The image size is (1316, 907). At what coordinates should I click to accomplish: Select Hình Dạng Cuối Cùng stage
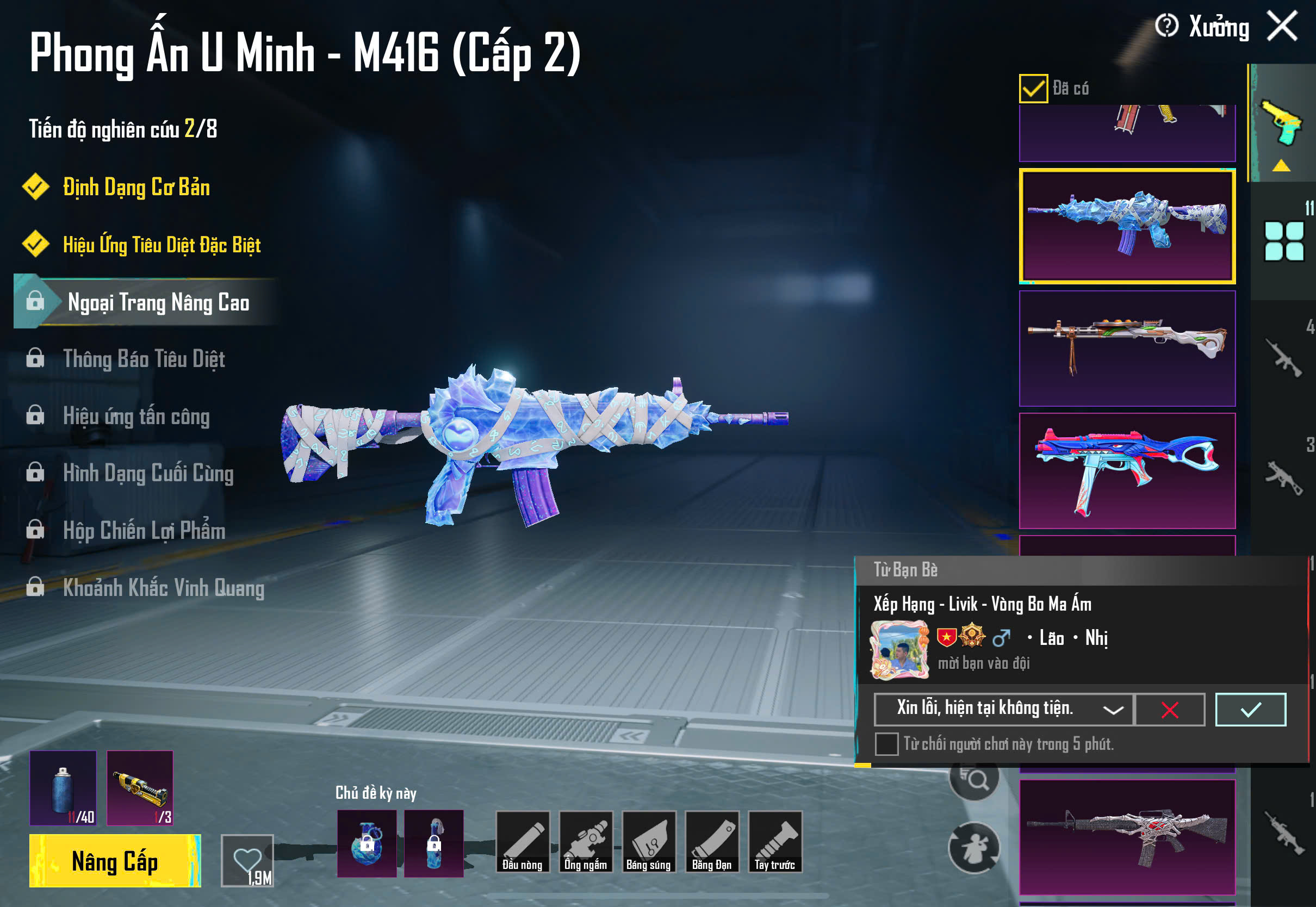[x=148, y=474]
